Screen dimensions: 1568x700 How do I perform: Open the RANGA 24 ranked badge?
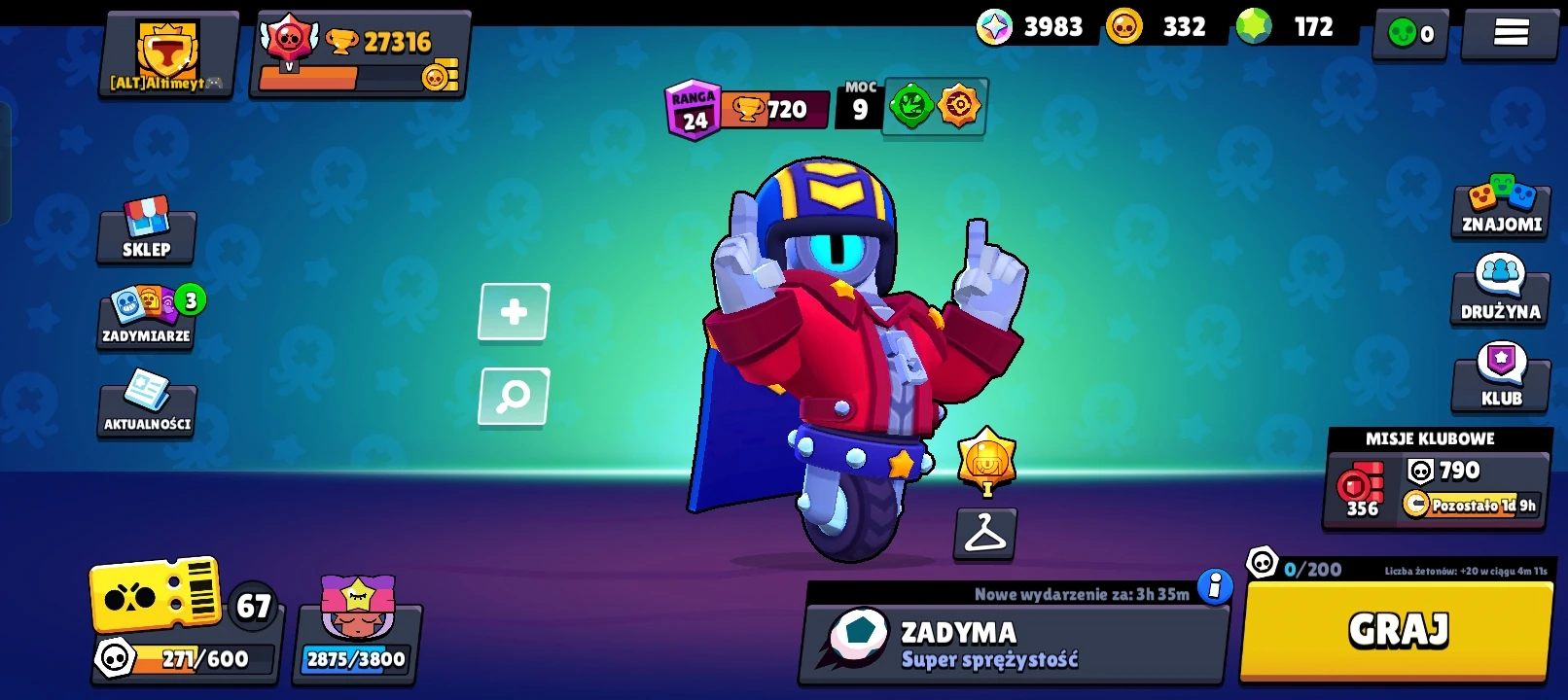coord(693,109)
